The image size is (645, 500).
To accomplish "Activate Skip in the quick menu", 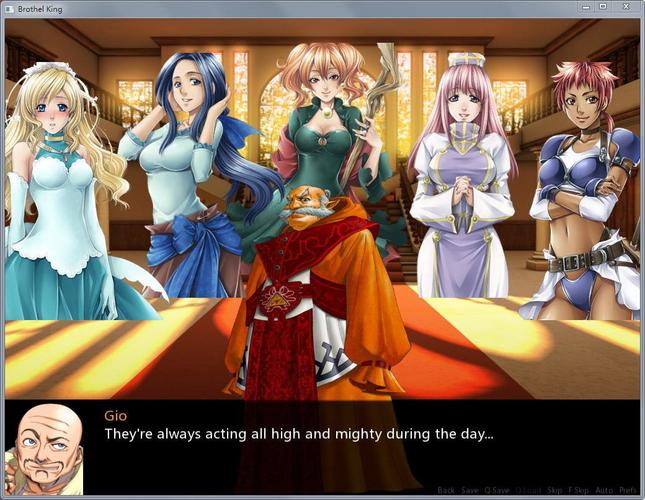I will [556, 490].
